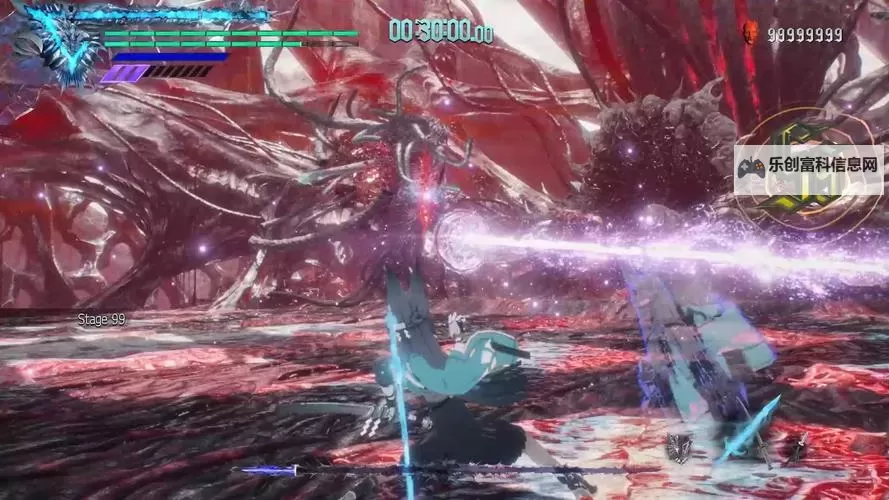Screen dimensions: 889x500
Task: Click the Beowulf gauntlet weapon icon
Action: (x=678, y=449)
